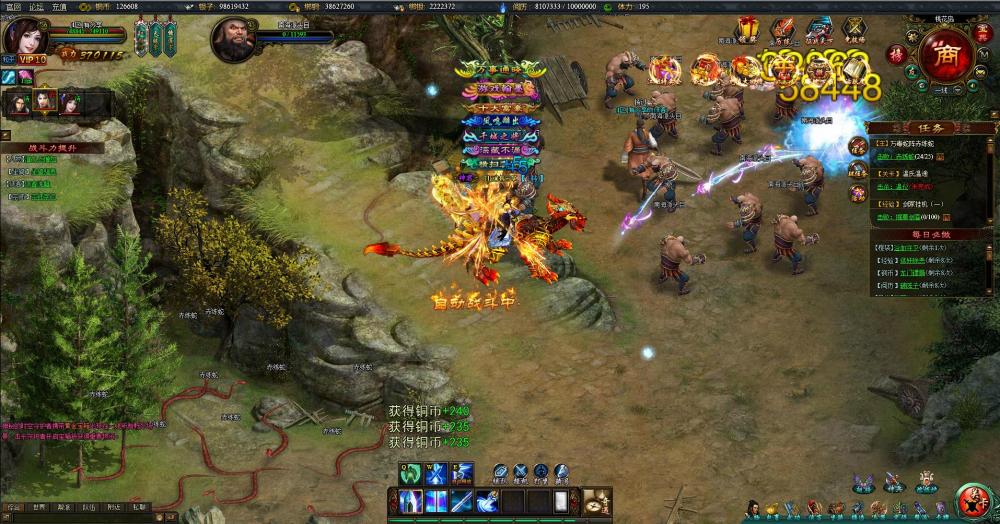Open the yellow gift box reward icon
The width and height of the screenshot is (1000, 524).
pyautogui.click(x=748, y=28)
